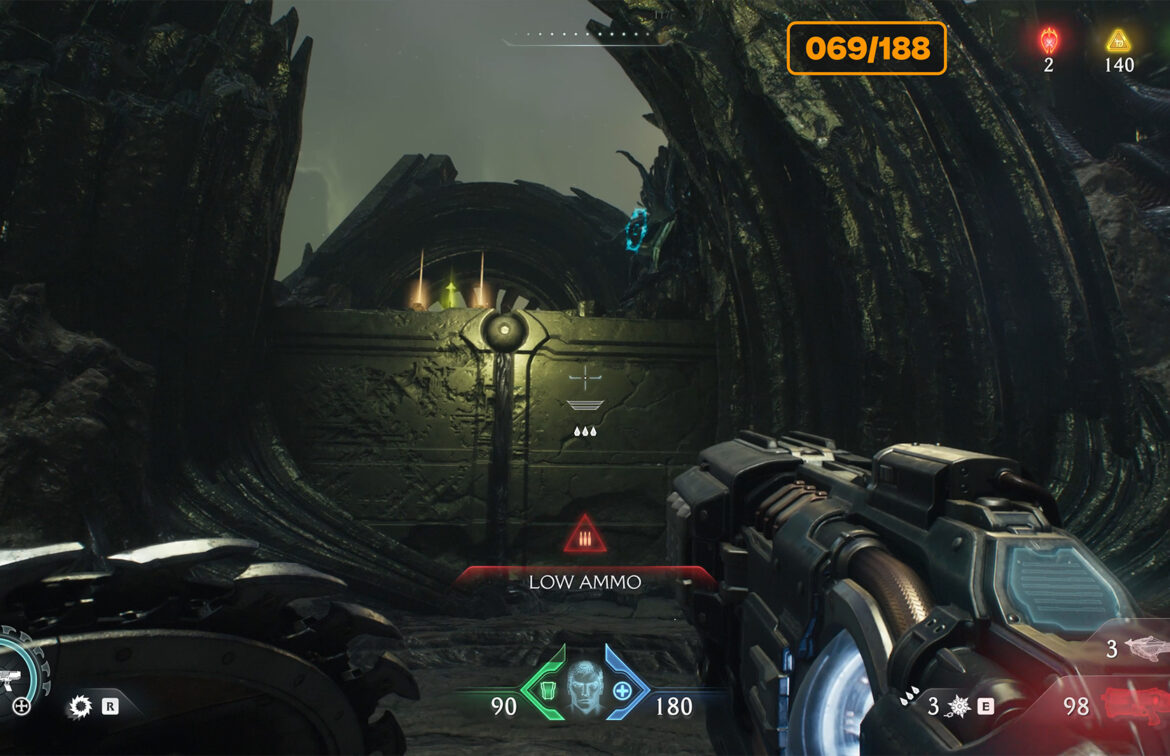The image size is (1170, 756).
Task: Click the gold triangle currency icon
Action: [1118, 40]
